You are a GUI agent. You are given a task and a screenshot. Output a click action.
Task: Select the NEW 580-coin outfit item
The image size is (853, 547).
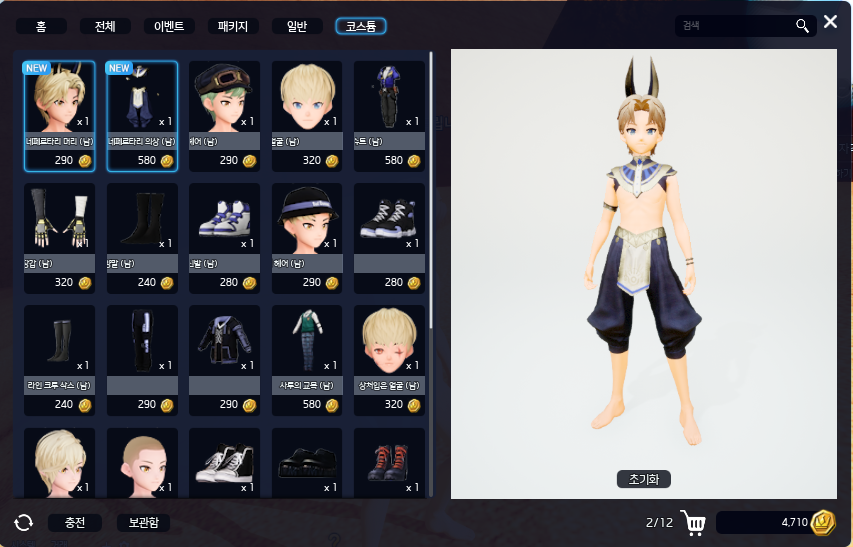[142, 115]
